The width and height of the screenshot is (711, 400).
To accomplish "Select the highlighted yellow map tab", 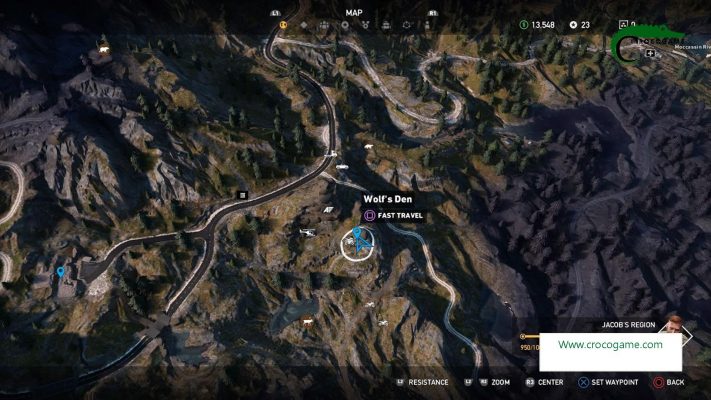I will [x=284, y=24].
